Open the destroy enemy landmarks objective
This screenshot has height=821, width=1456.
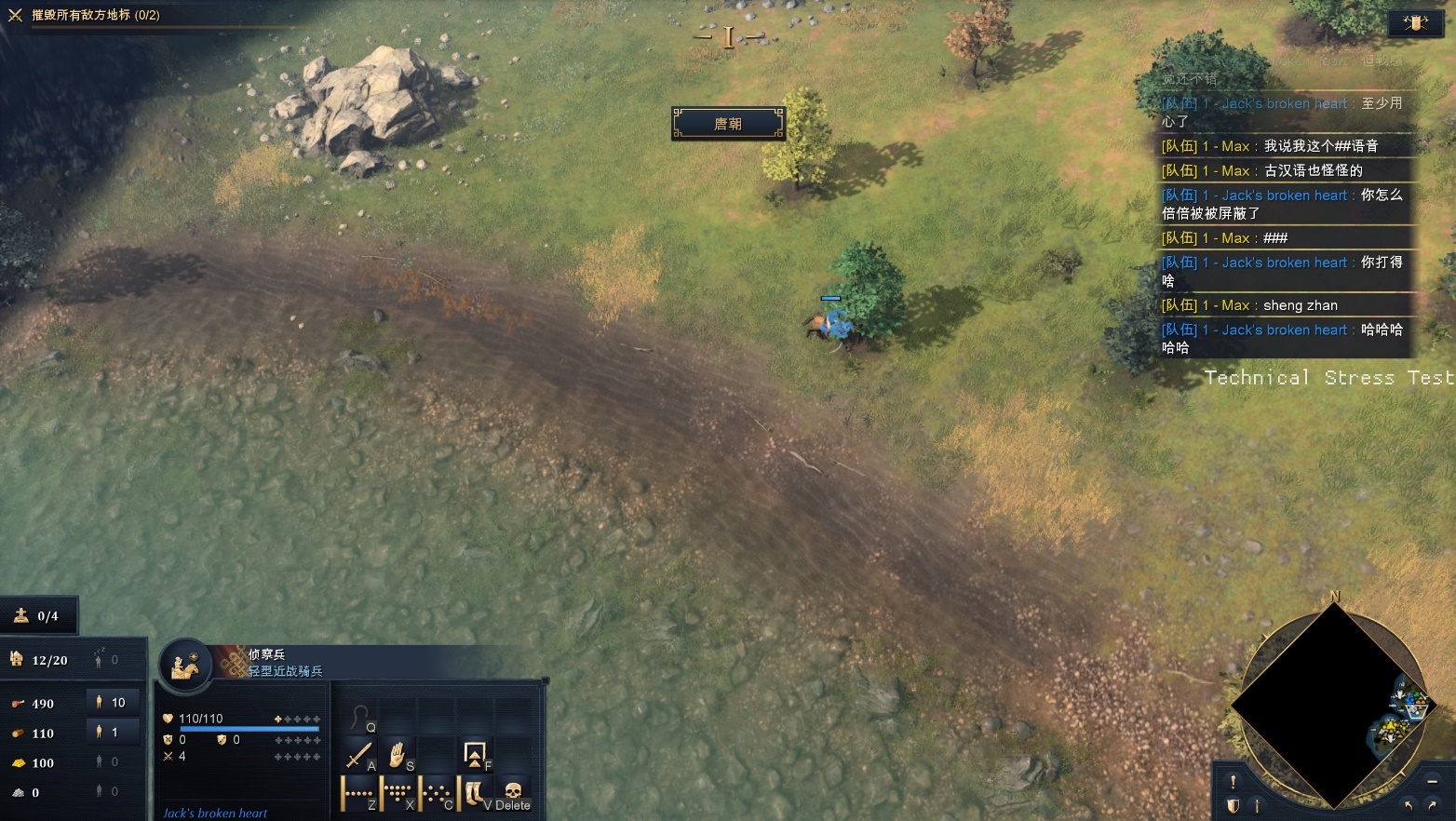pyautogui.click(x=95, y=15)
